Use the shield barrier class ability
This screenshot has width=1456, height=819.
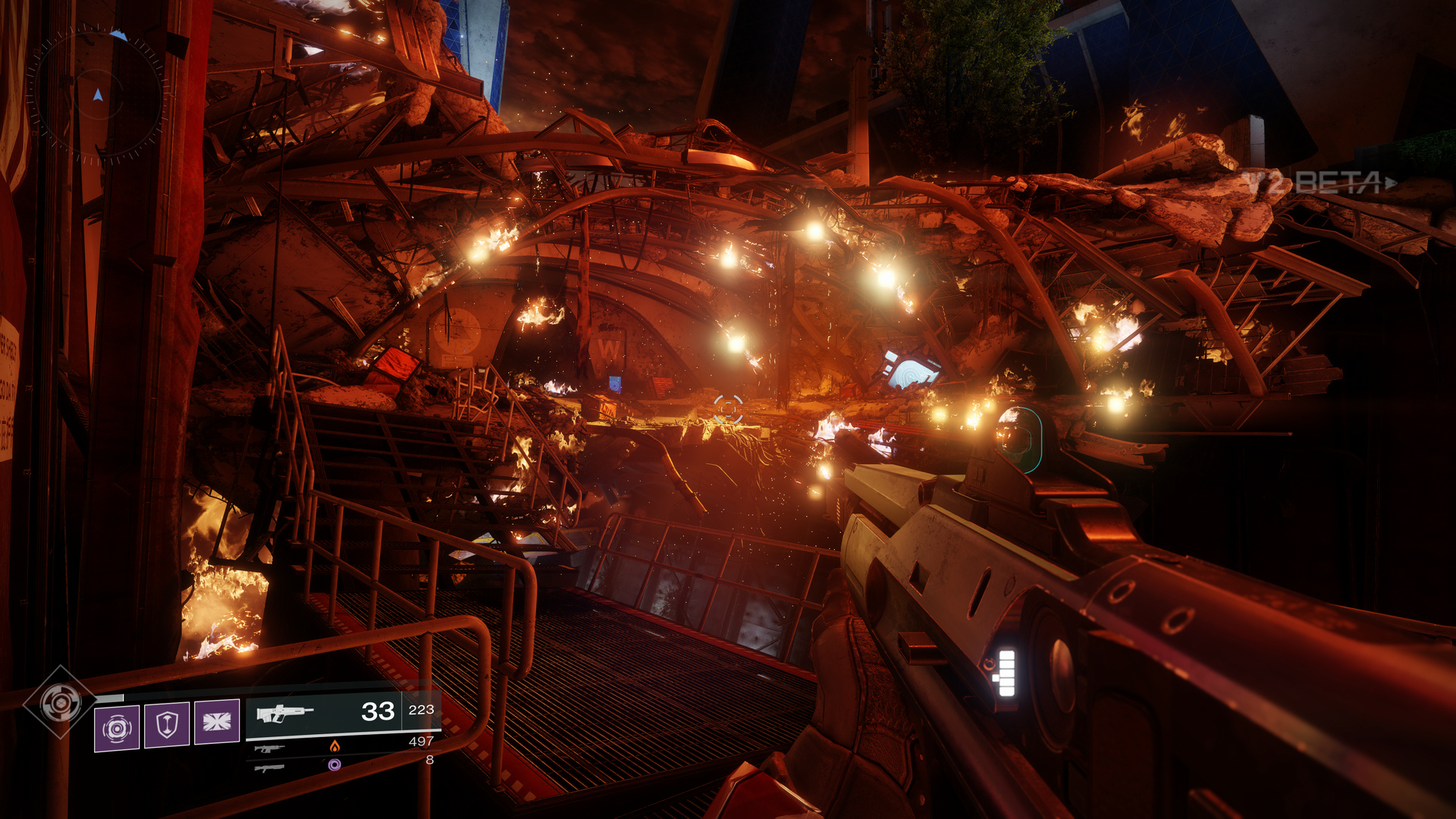[x=167, y=724]
